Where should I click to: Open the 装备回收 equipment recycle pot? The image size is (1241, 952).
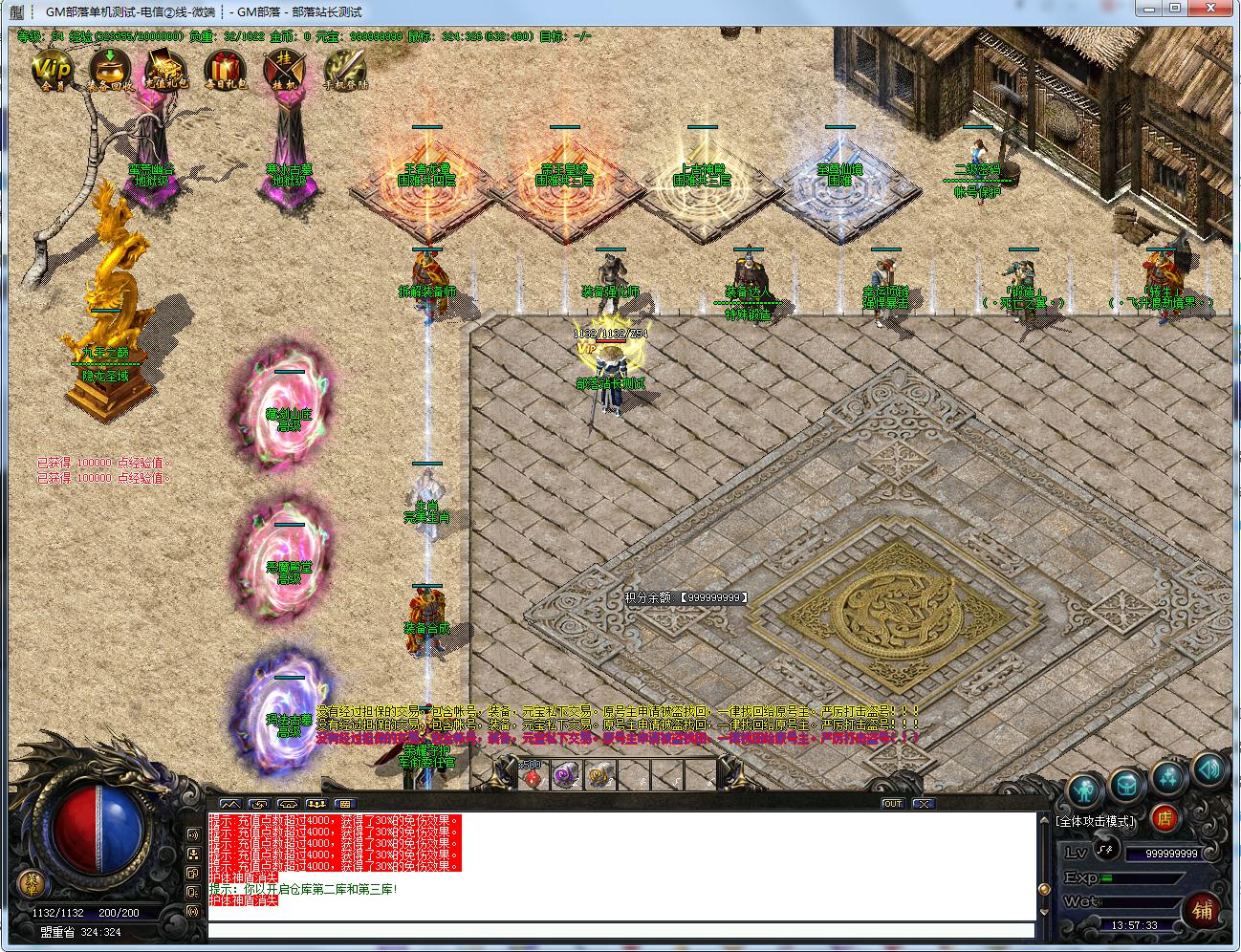[x=110, y=69]
